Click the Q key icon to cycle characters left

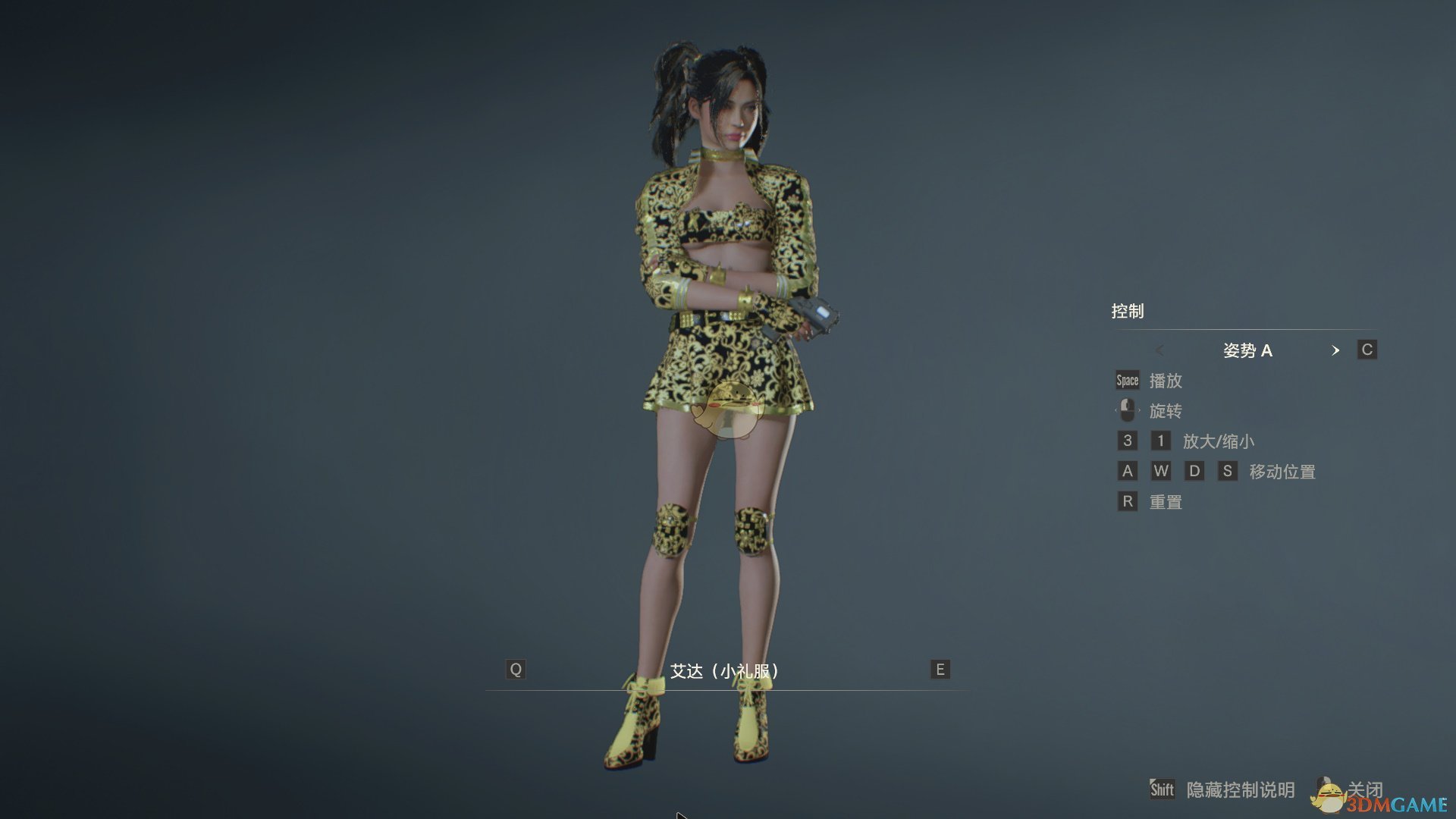point(516,669)
